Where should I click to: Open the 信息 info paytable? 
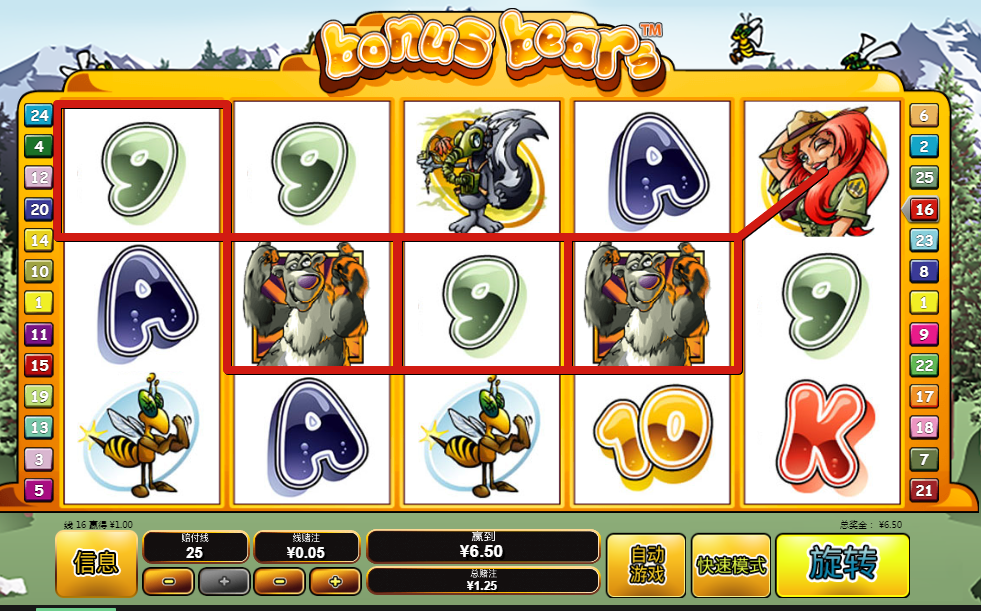[x=96, y=563]
